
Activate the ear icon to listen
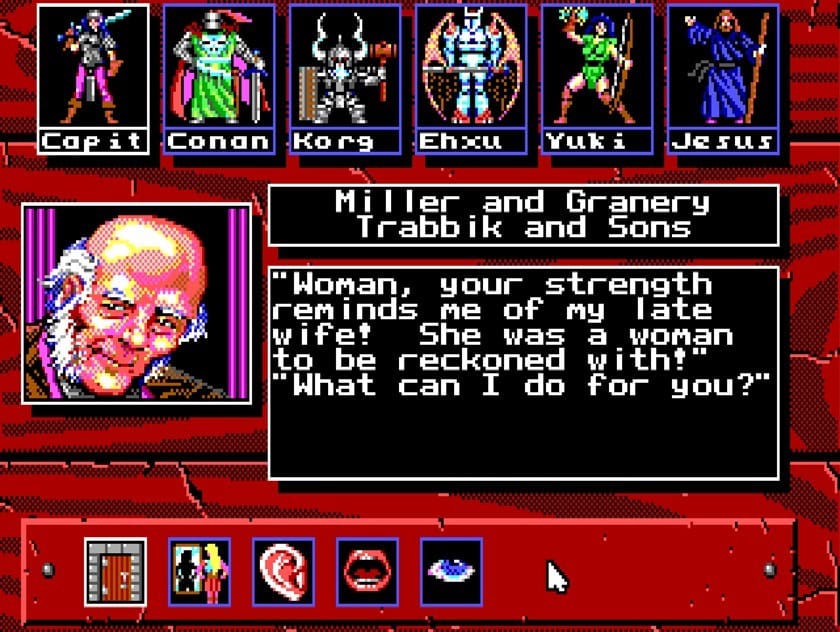[283, 572]
